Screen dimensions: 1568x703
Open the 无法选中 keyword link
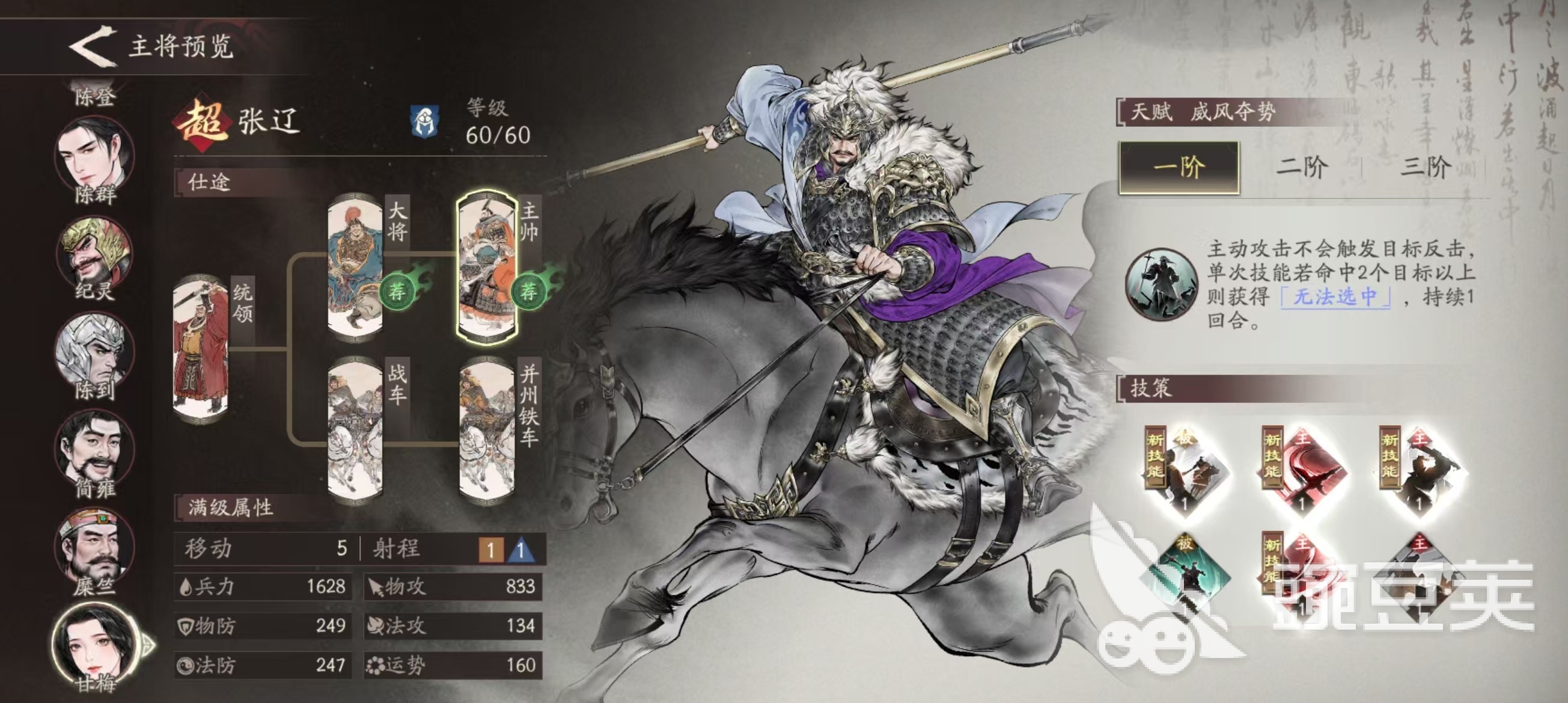click(x=1335, y=296)
